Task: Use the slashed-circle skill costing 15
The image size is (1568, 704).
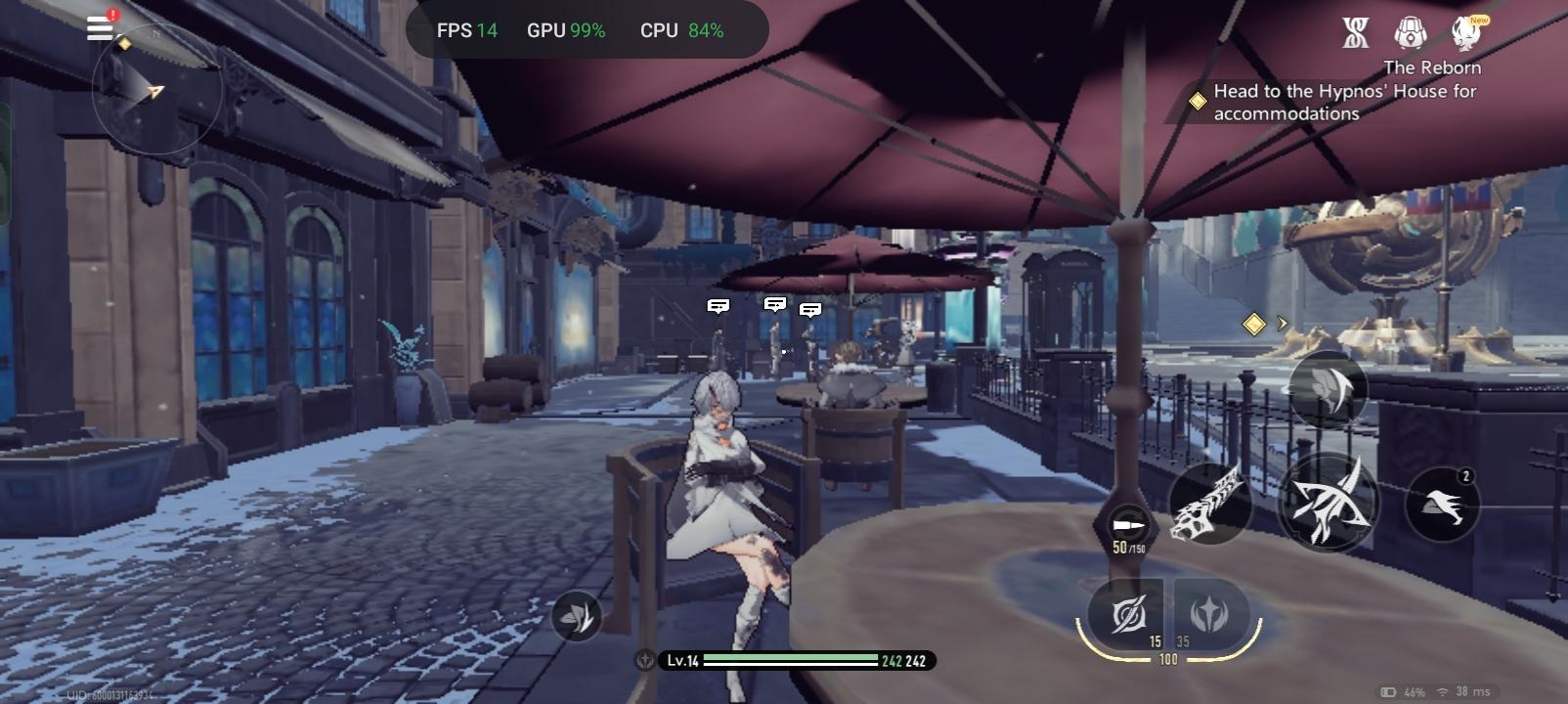Action: click(x=1129, y=615)
